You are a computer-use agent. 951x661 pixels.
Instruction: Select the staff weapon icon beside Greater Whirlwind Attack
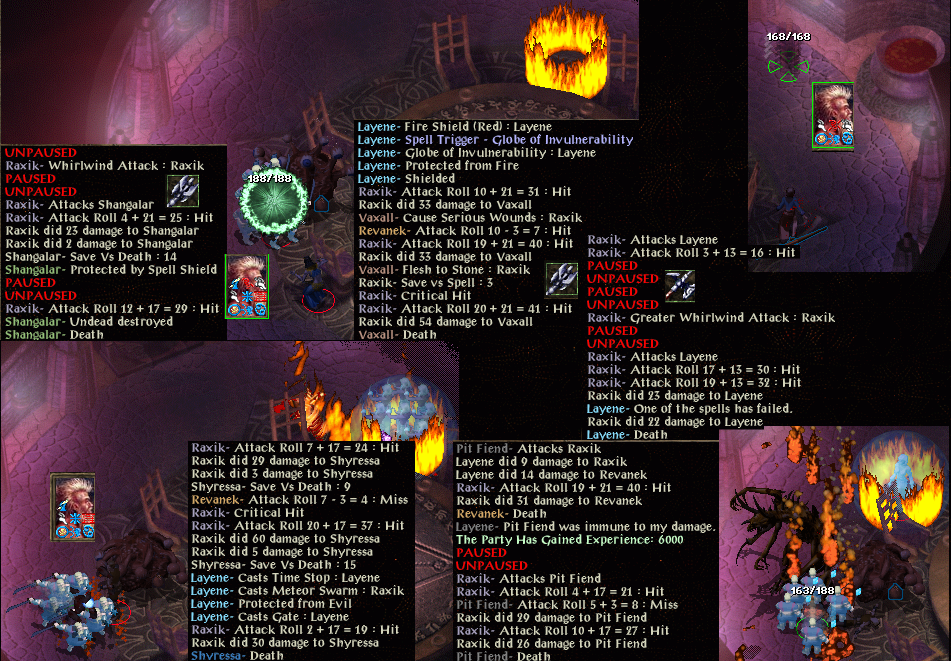pos(680,286)
